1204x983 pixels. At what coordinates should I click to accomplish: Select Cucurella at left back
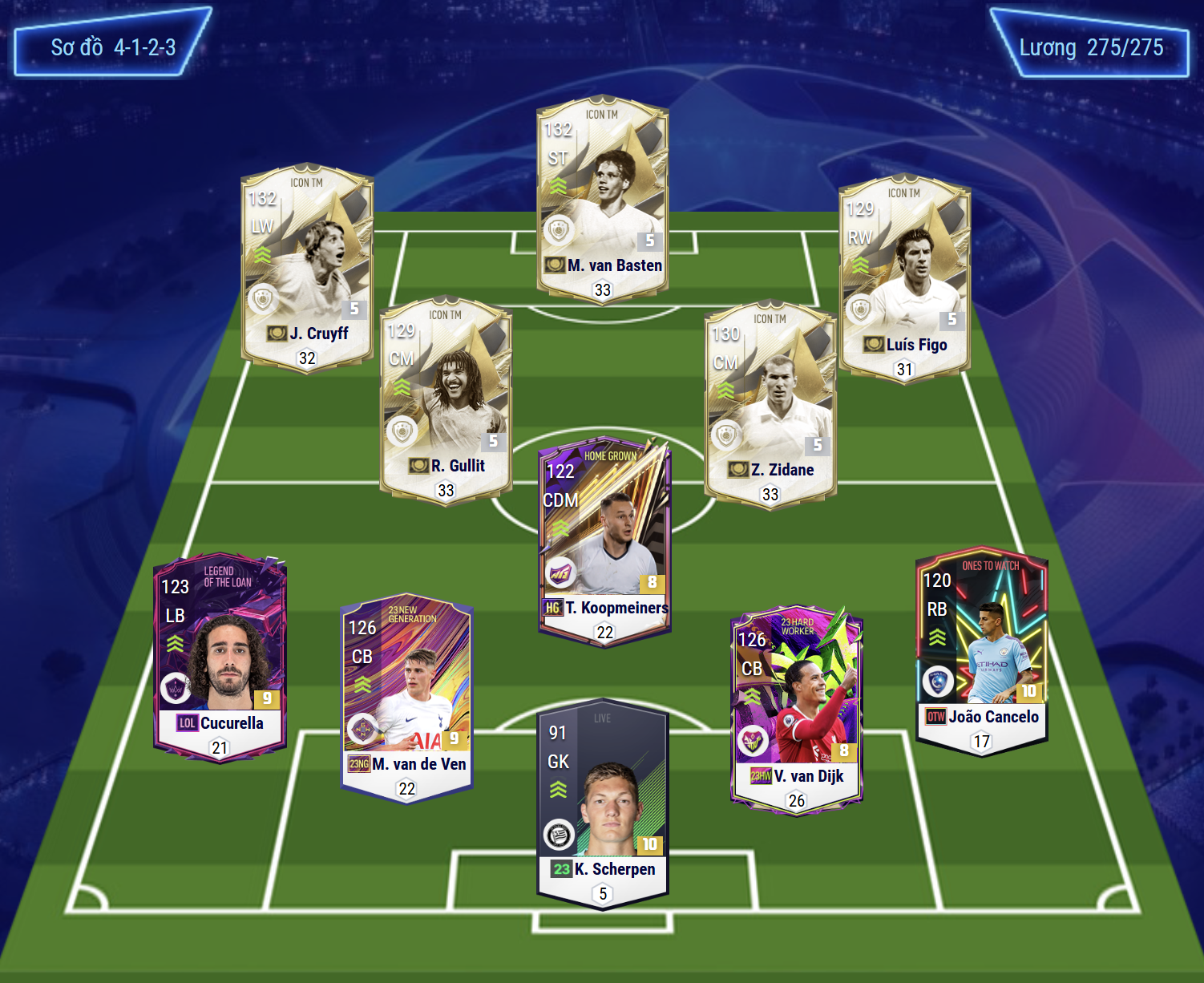220,655
